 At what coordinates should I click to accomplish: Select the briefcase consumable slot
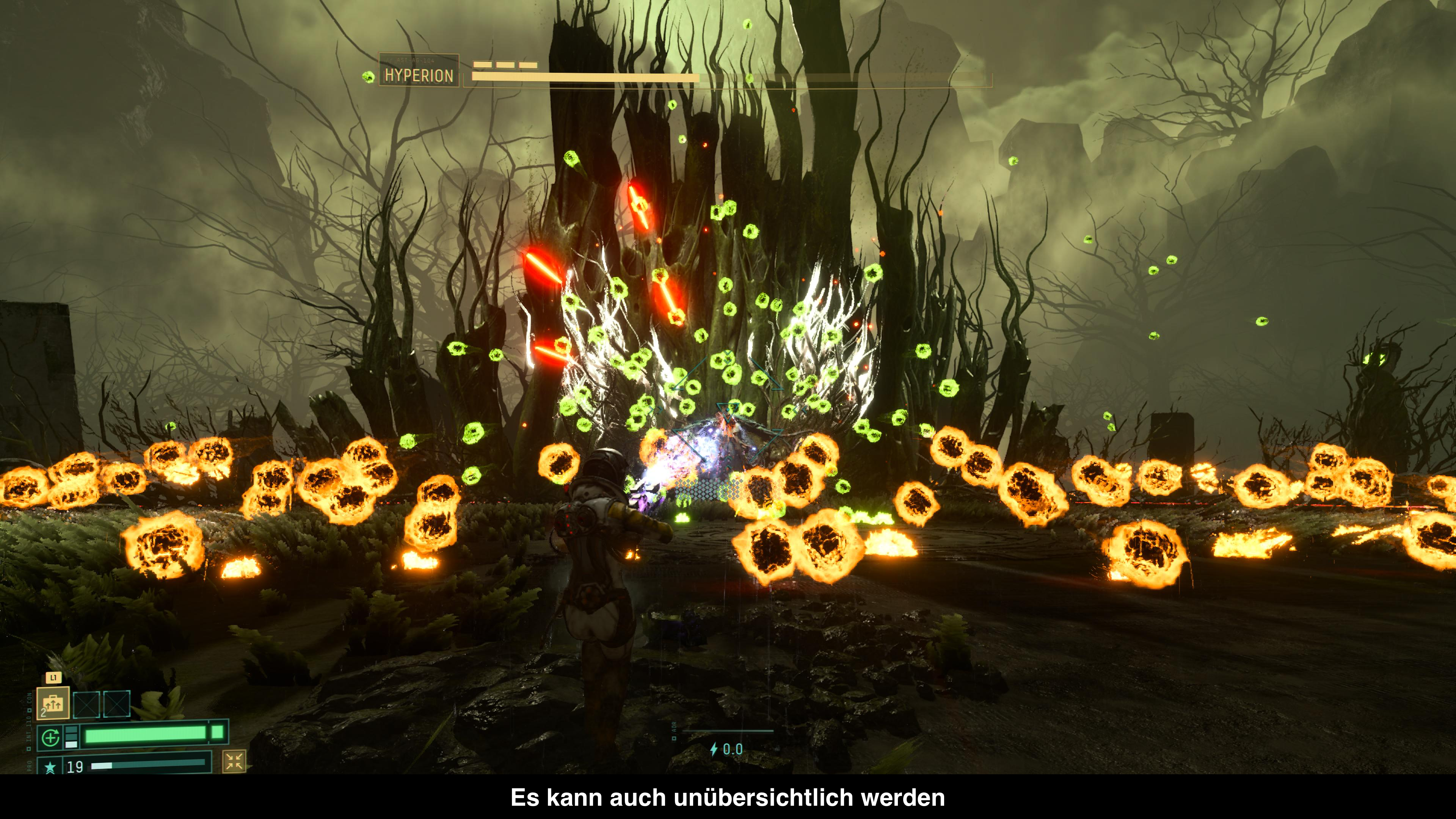tap(53, 703)
